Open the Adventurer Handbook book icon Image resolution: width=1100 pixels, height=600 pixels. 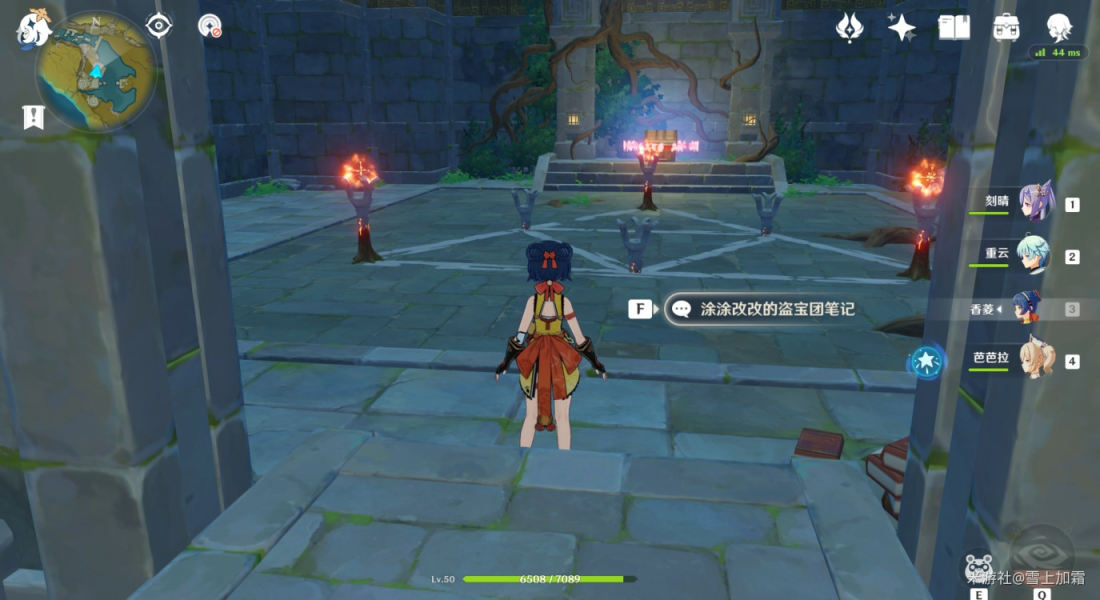pyautogui.click(x=954, y=27)
